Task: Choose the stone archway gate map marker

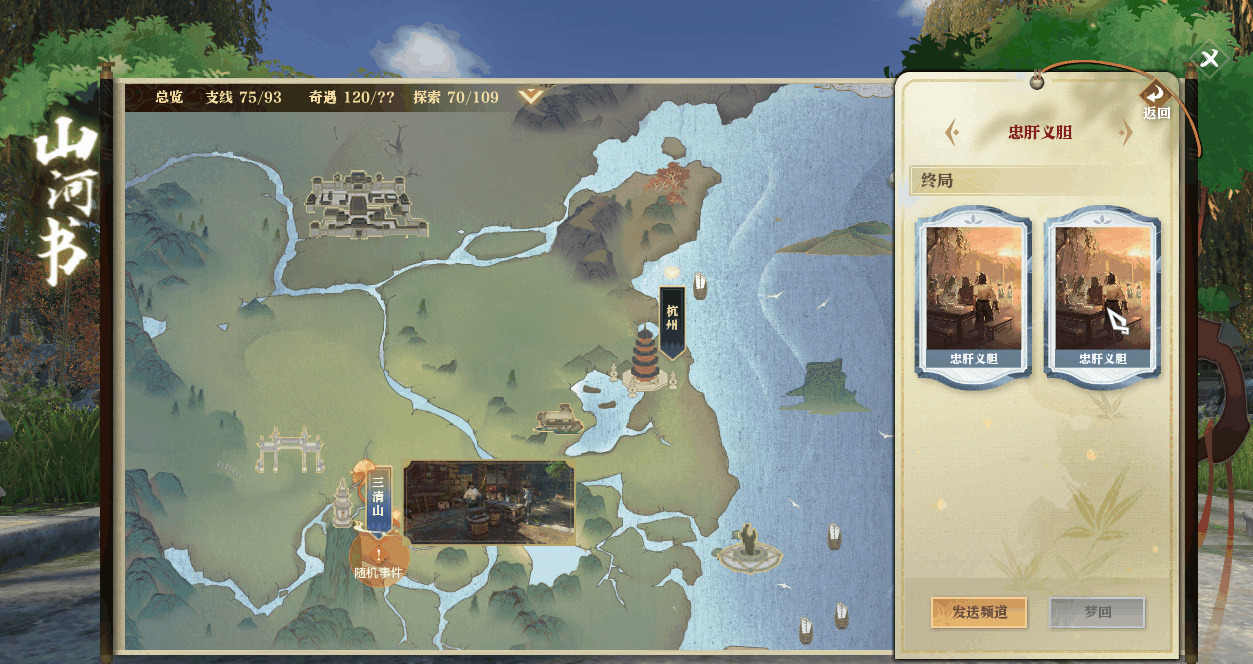Action: [x=289, y=451]
